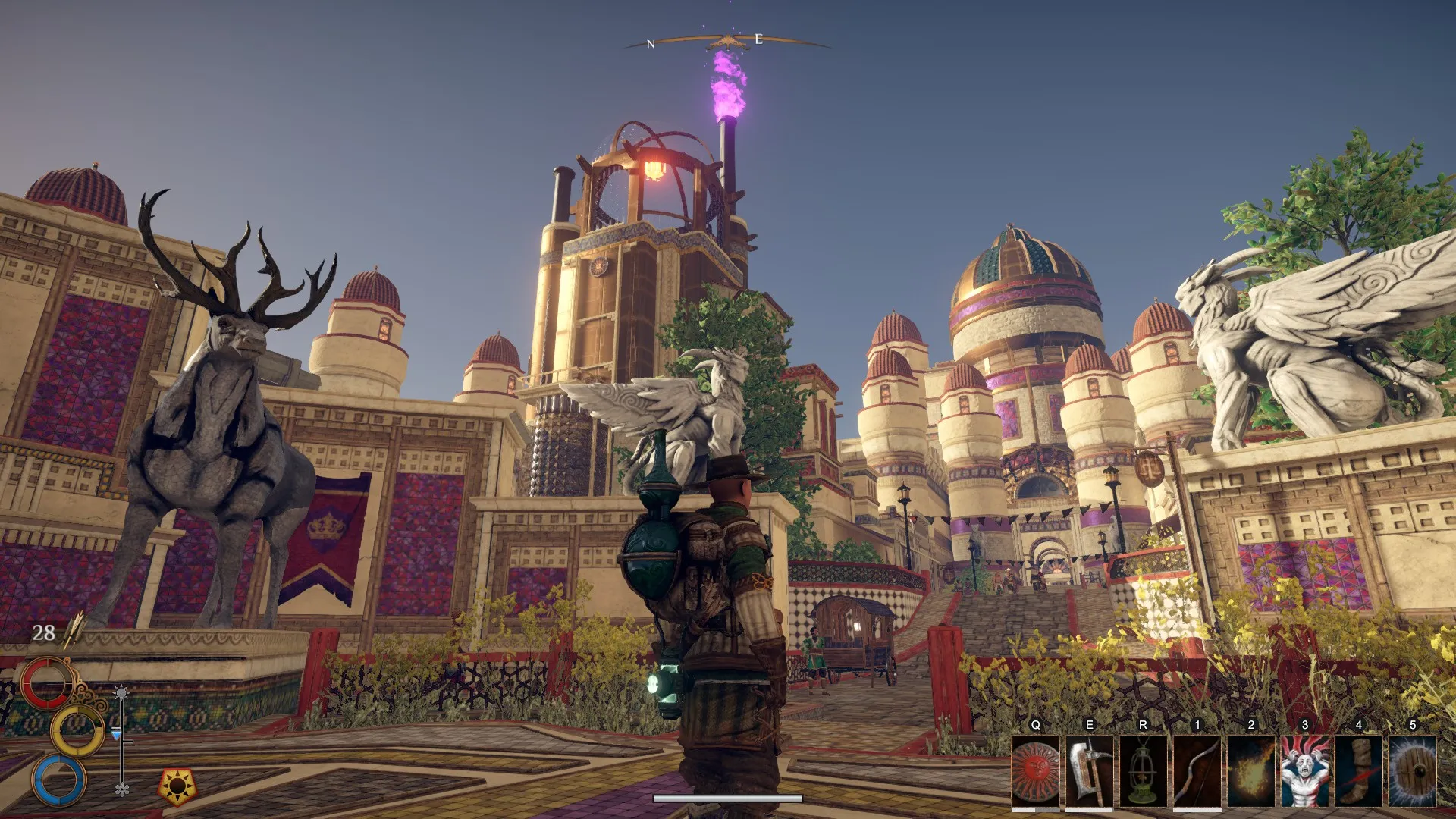Use the green lantern quickslot

[x=1143, y=771]
